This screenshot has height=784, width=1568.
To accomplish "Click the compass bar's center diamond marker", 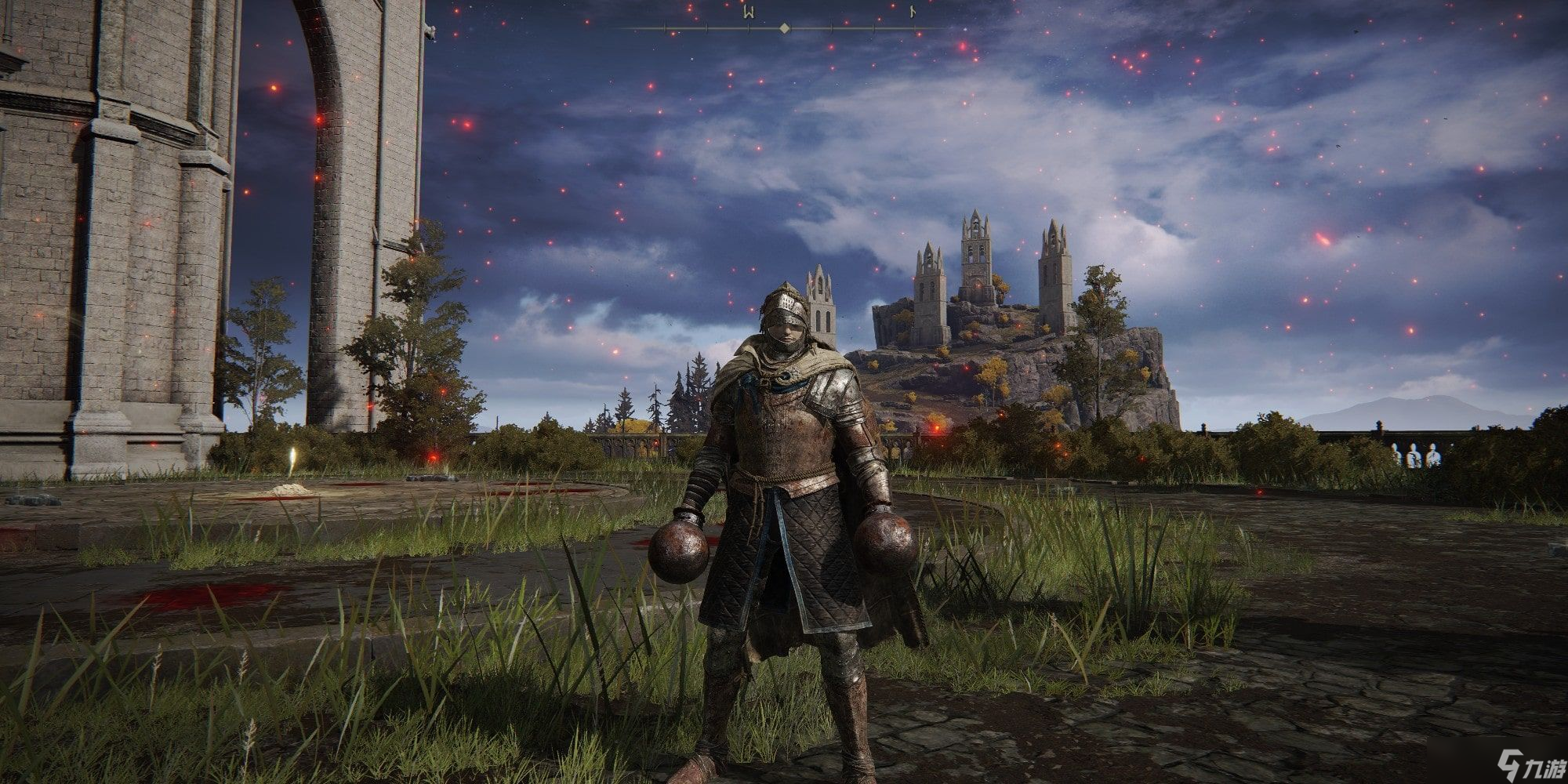I will click(784, 28).
